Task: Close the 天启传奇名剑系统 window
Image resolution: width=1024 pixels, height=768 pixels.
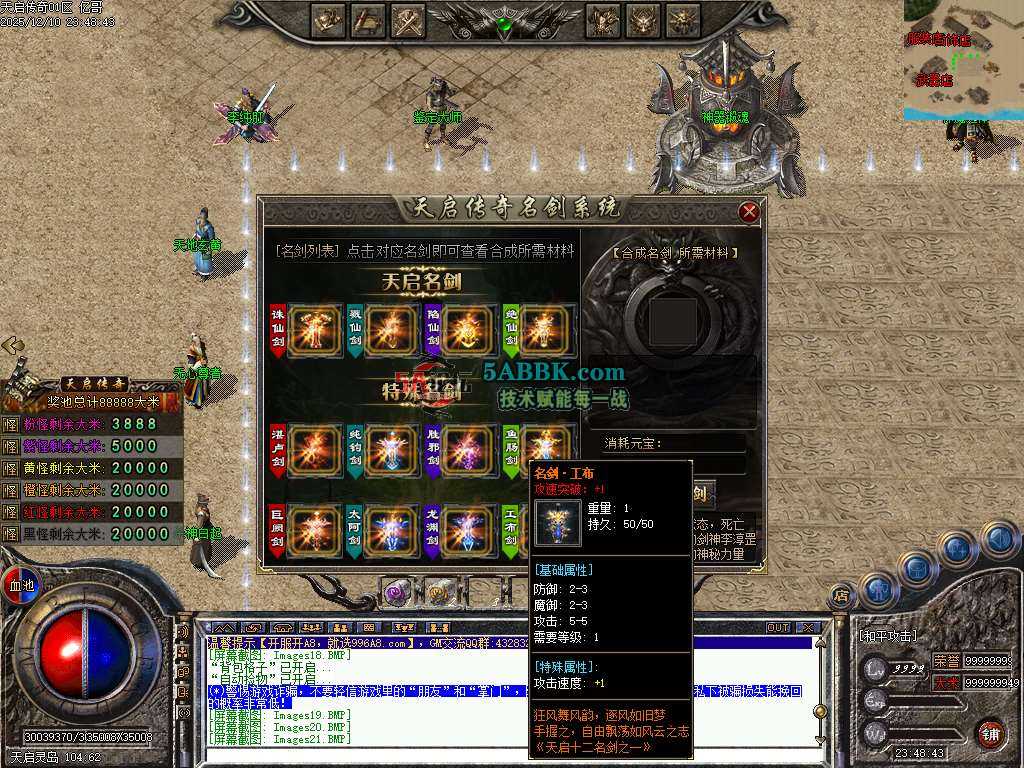Action: tap(748, 211)
